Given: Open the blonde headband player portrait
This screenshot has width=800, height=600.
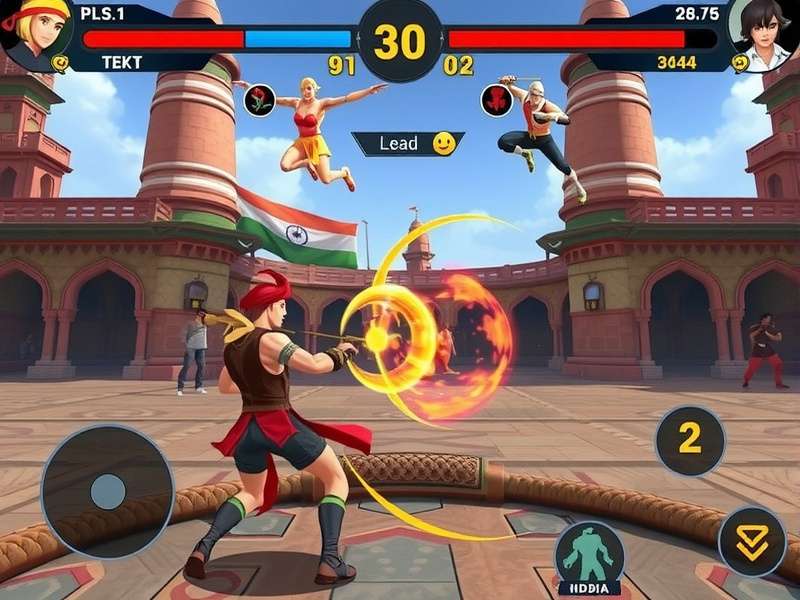Looking at the screenshot, I should tap(37, 34).
